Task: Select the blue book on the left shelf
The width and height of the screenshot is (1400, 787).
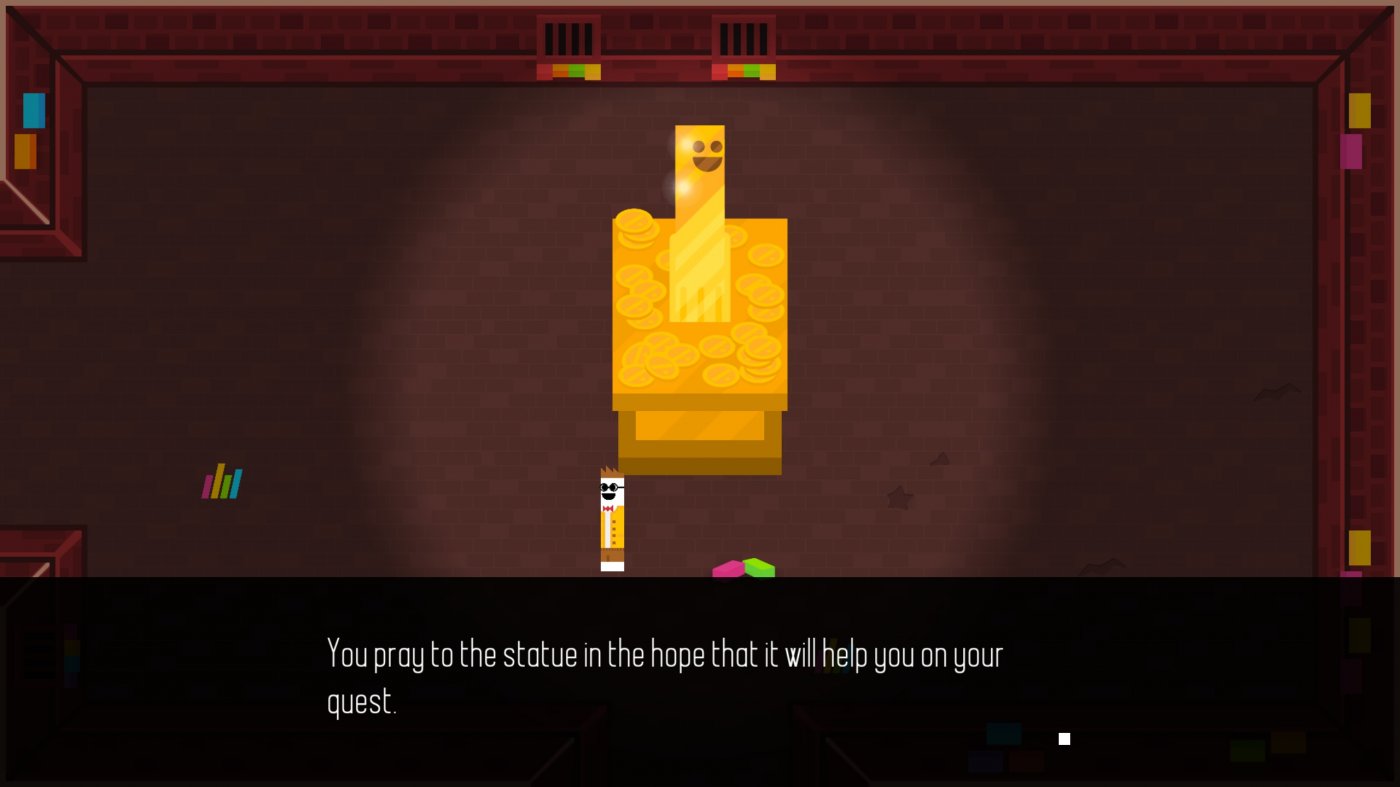Action: 32,111
